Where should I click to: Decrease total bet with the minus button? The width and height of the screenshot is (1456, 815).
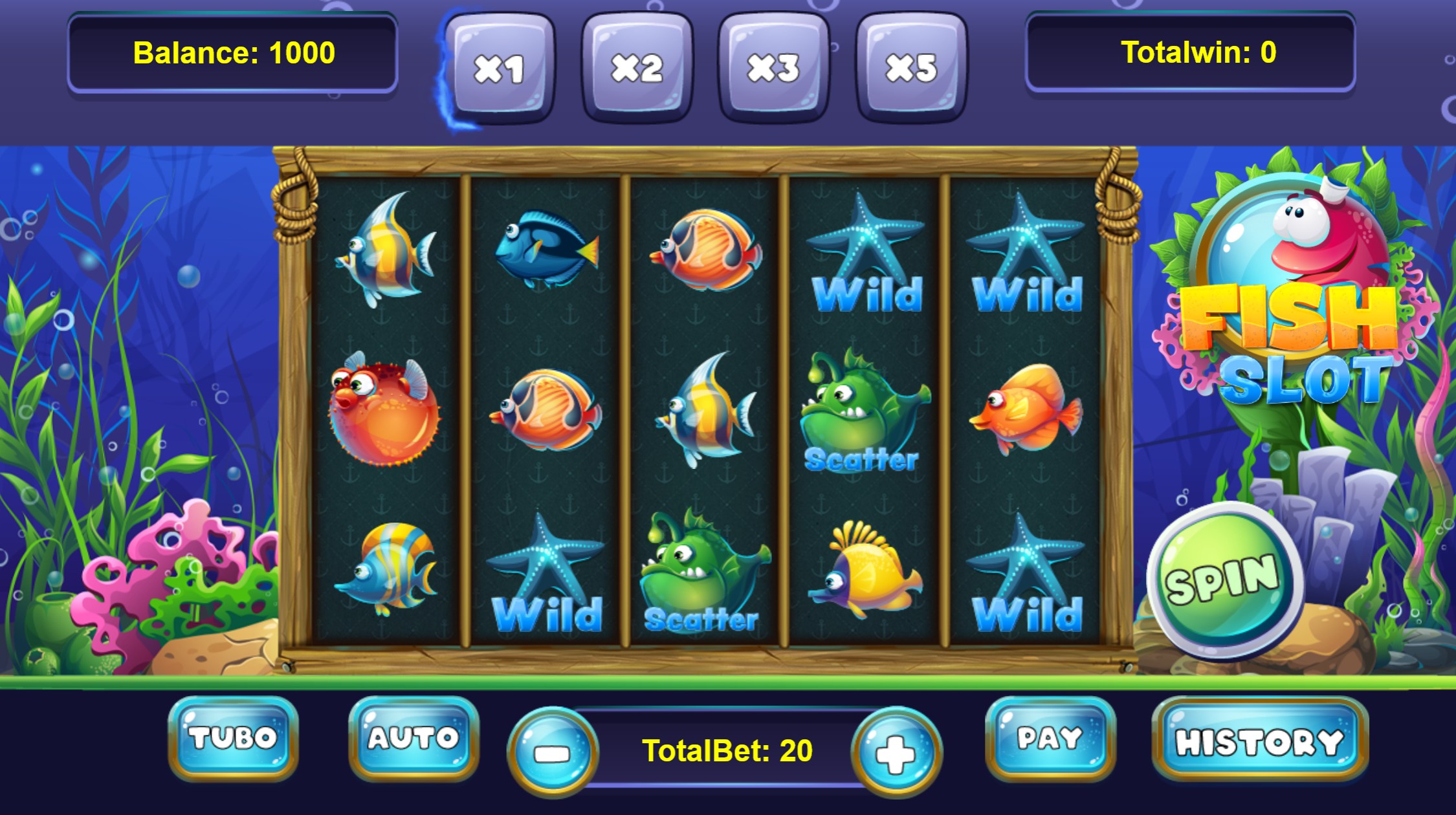click(553, 752)
